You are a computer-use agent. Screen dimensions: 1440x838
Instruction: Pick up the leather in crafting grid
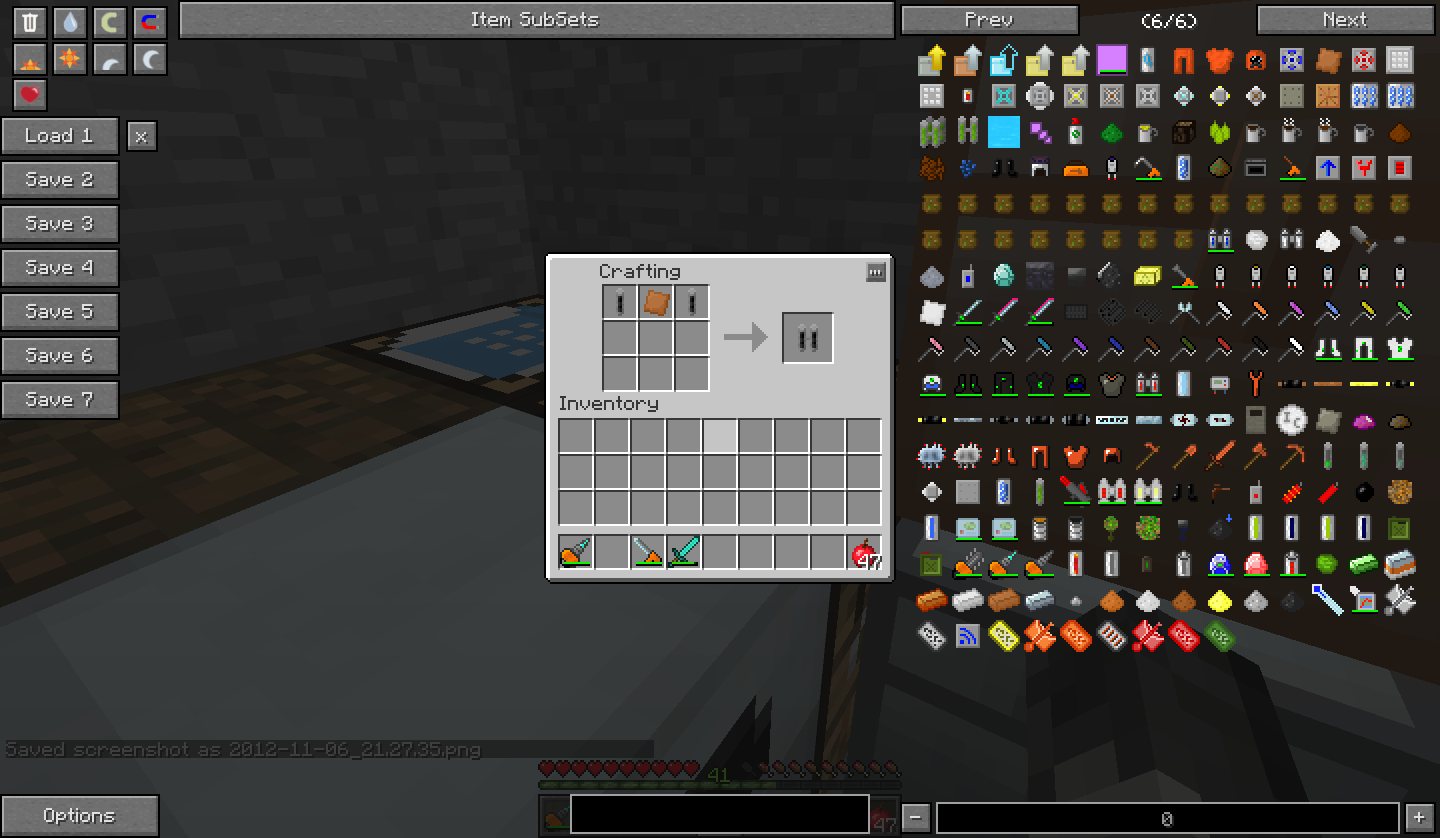click(x=655, y=302)
